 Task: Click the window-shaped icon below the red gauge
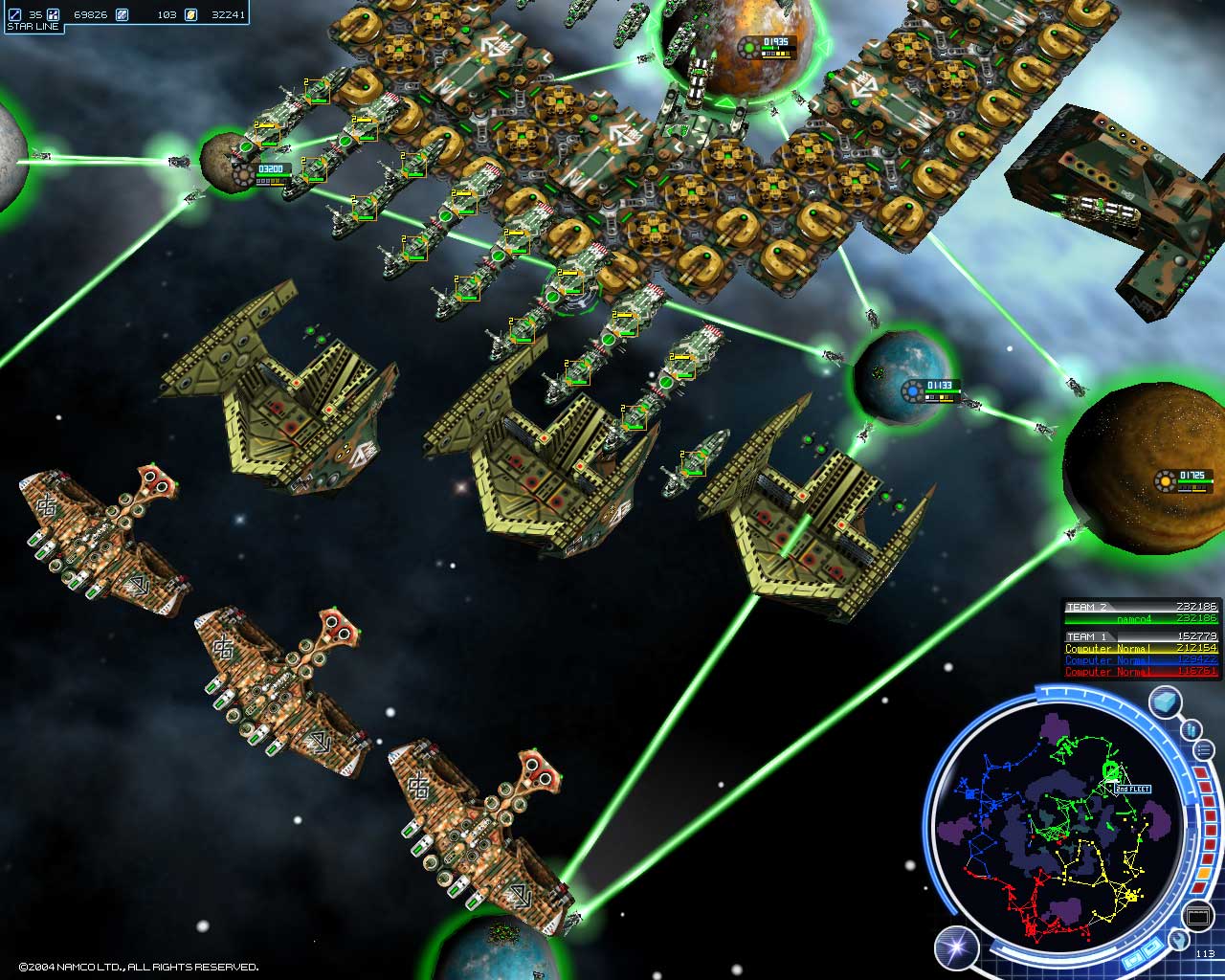pyautogui.click(x=1198, y=917)
